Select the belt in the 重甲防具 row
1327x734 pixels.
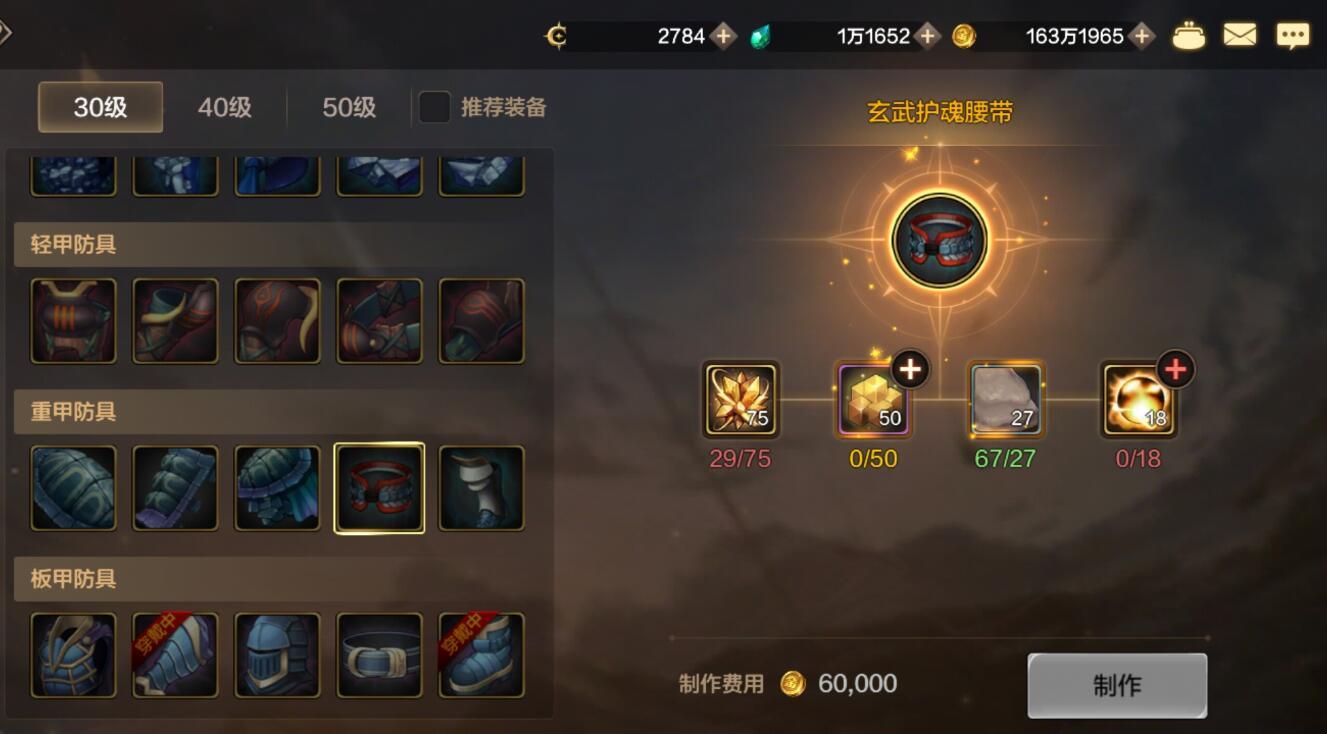(380, 488)
